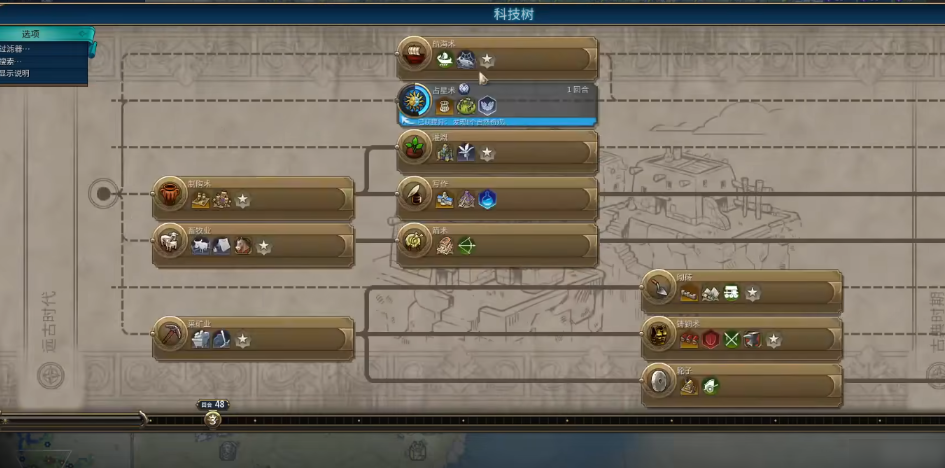Click the campus district icon in 写作
This screenshot has width=945, height=468.
(487, 200)
